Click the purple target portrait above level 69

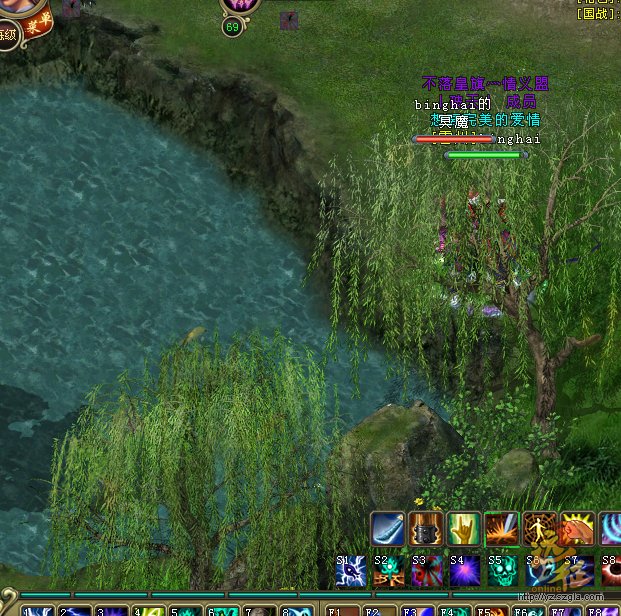click(x=240, y=6)
